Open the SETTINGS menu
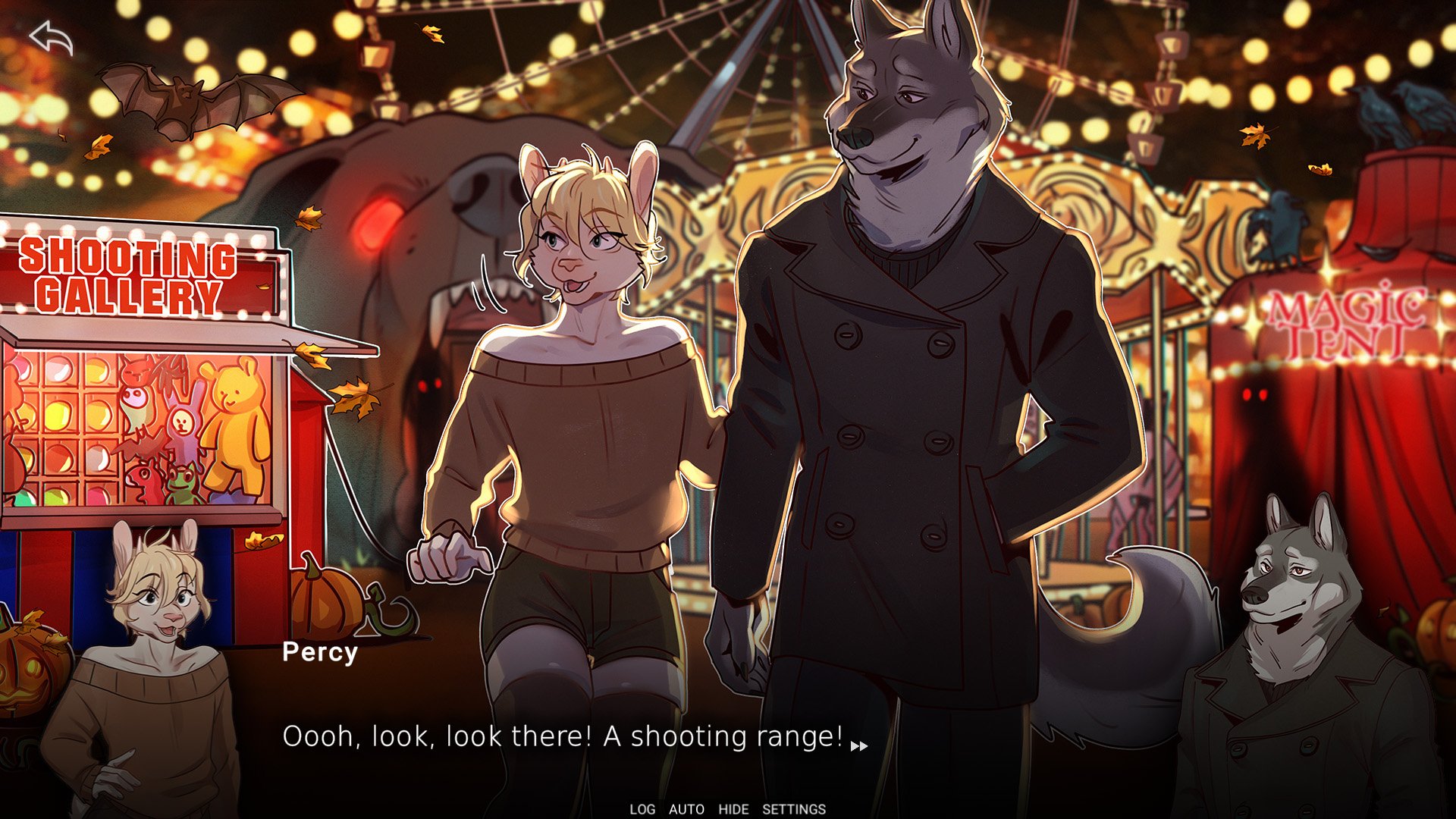1456x819 pixels. click(793, 809)
